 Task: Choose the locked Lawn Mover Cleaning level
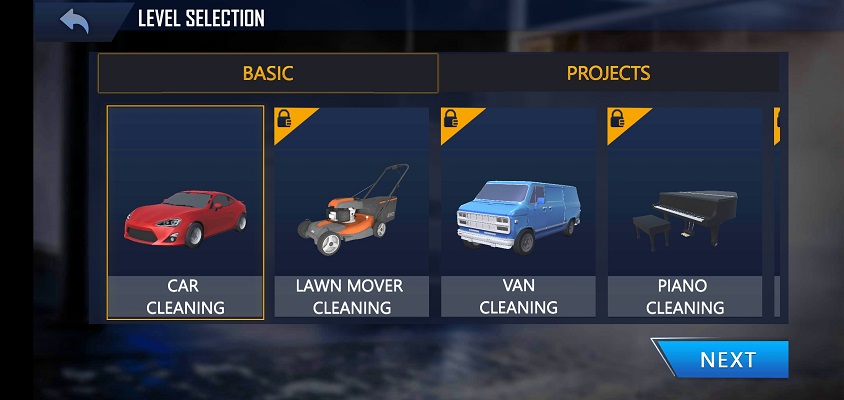pos(350,213)
